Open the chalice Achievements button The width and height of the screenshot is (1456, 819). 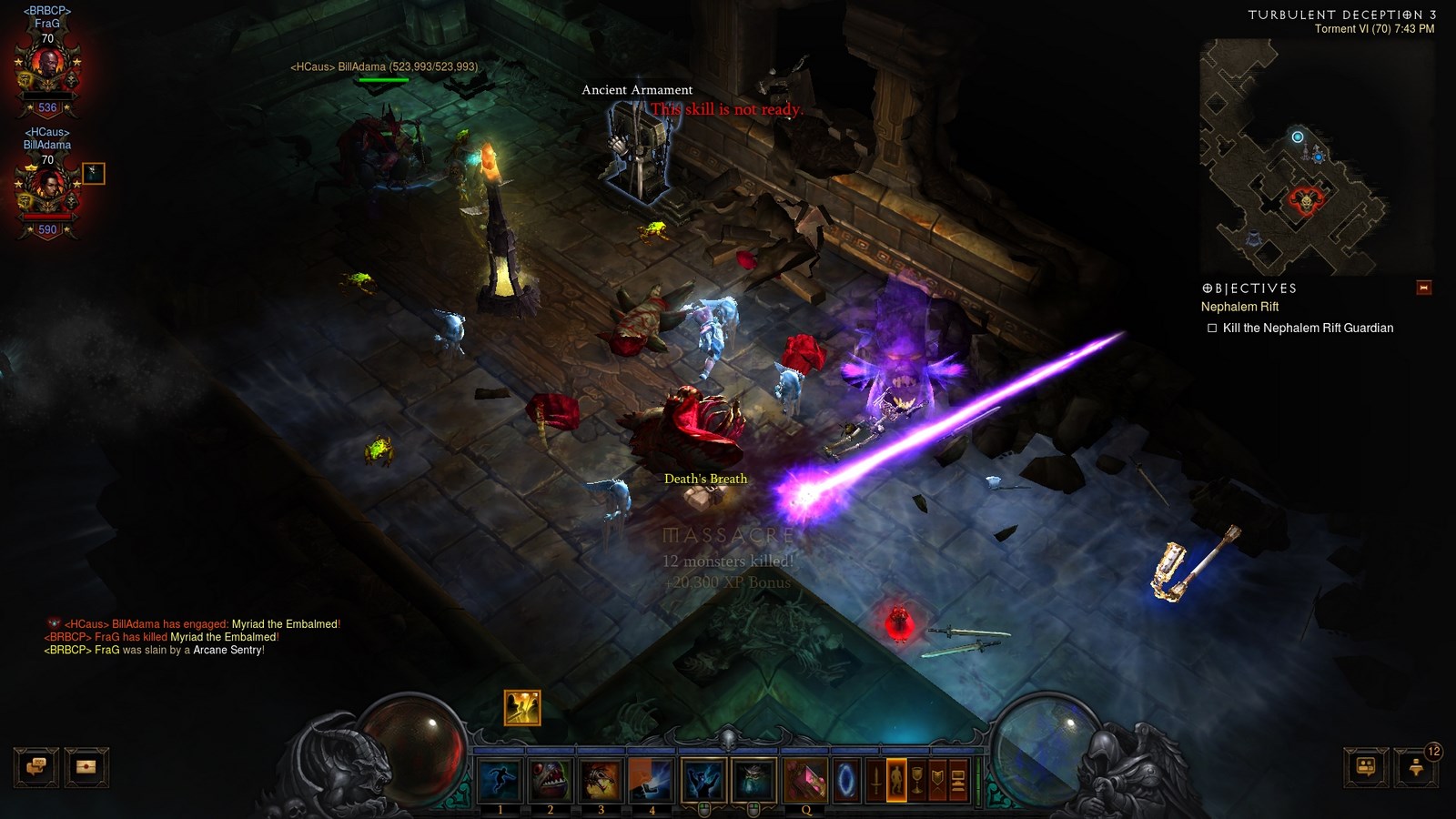(917, 780)
